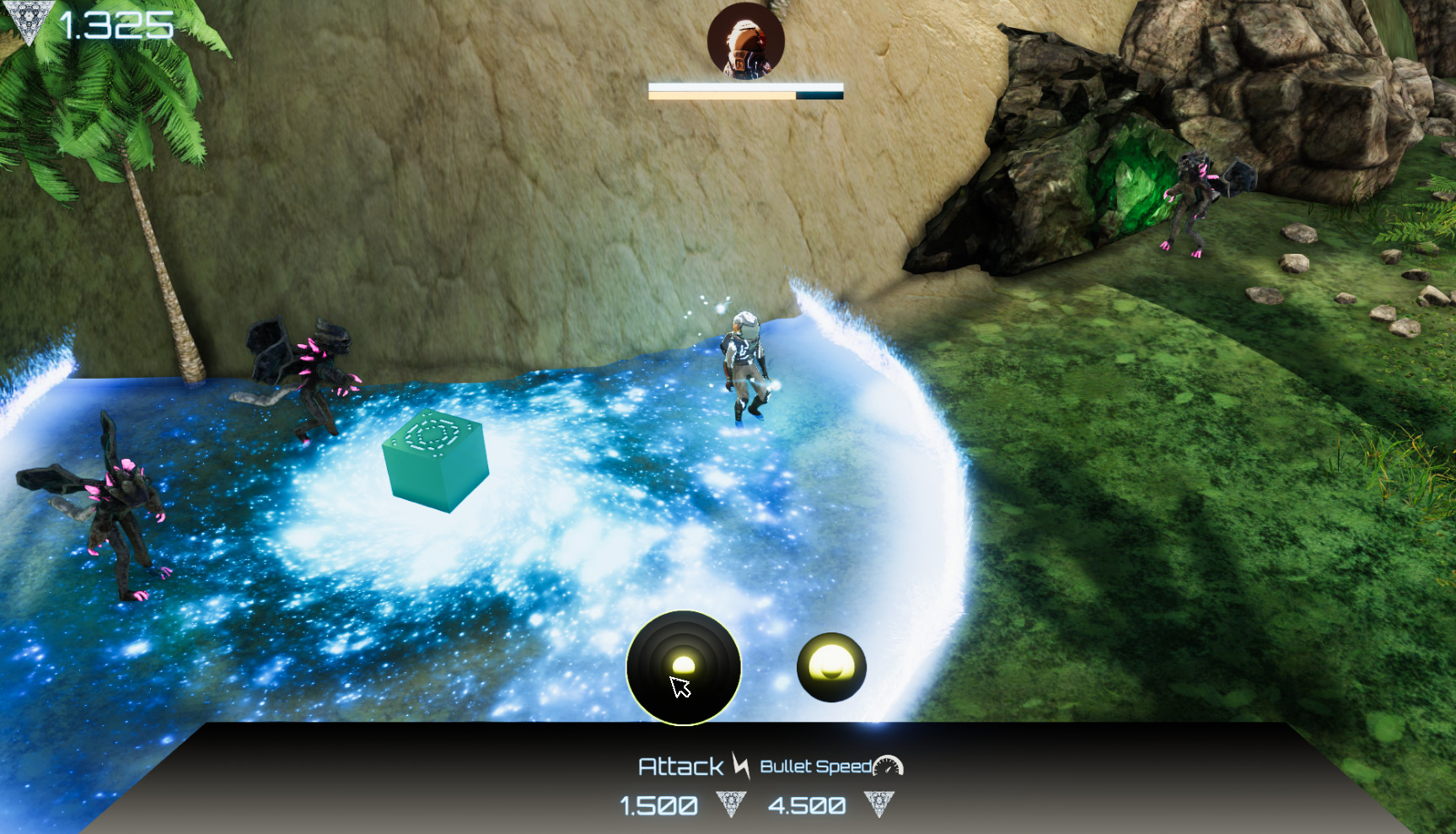
Task: Open the character portrait at the top center
Action: [746, 42]
